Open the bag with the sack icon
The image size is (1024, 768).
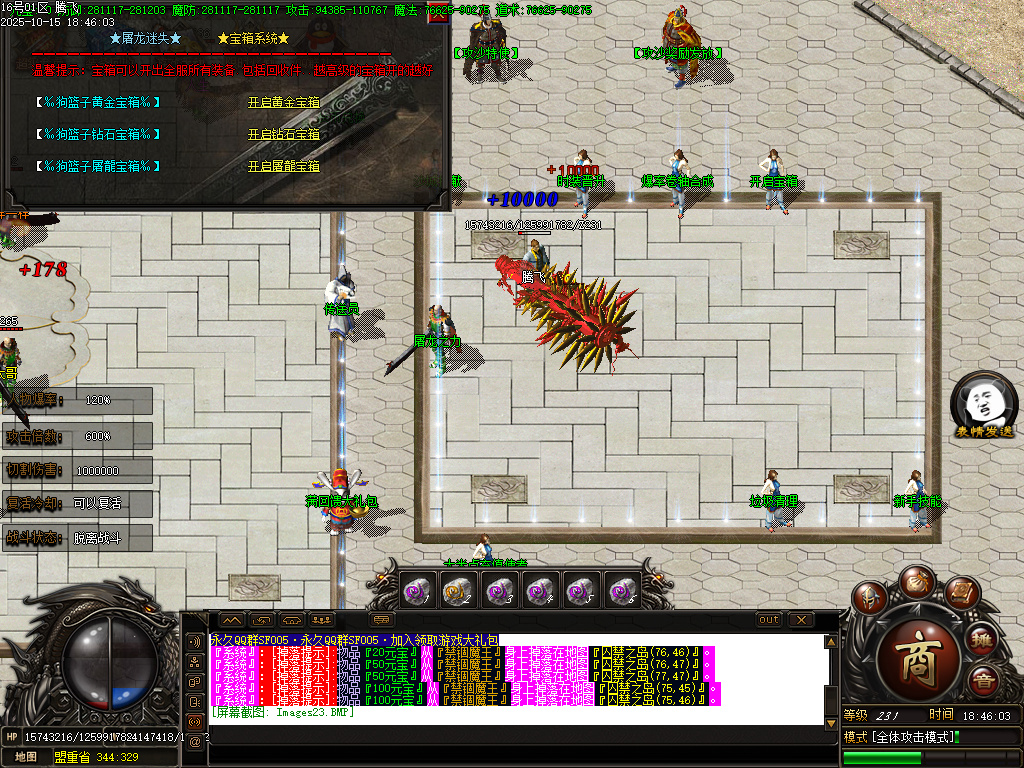(915, 581)
